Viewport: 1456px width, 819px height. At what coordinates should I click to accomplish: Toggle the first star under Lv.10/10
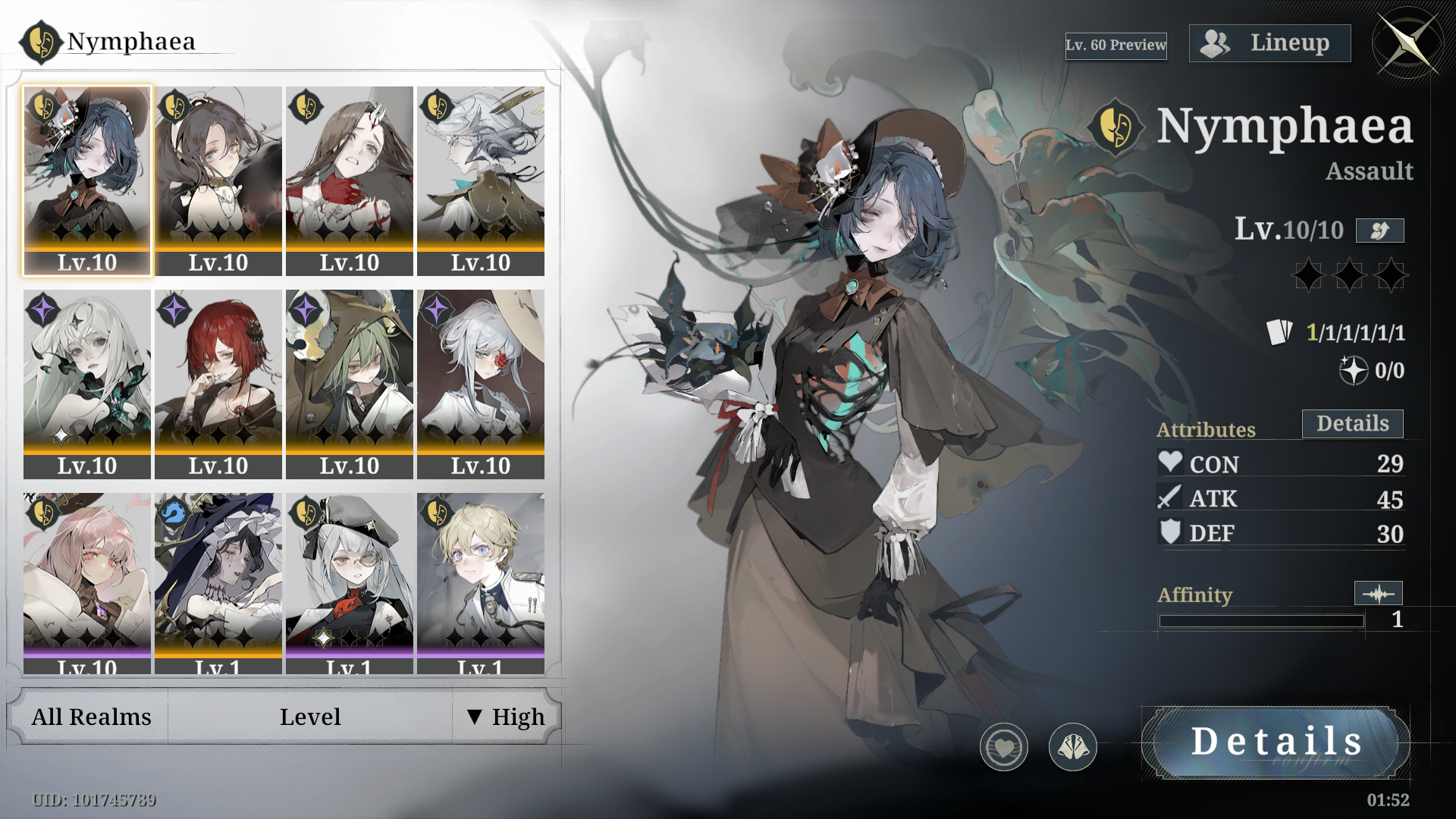[1307, 275]
